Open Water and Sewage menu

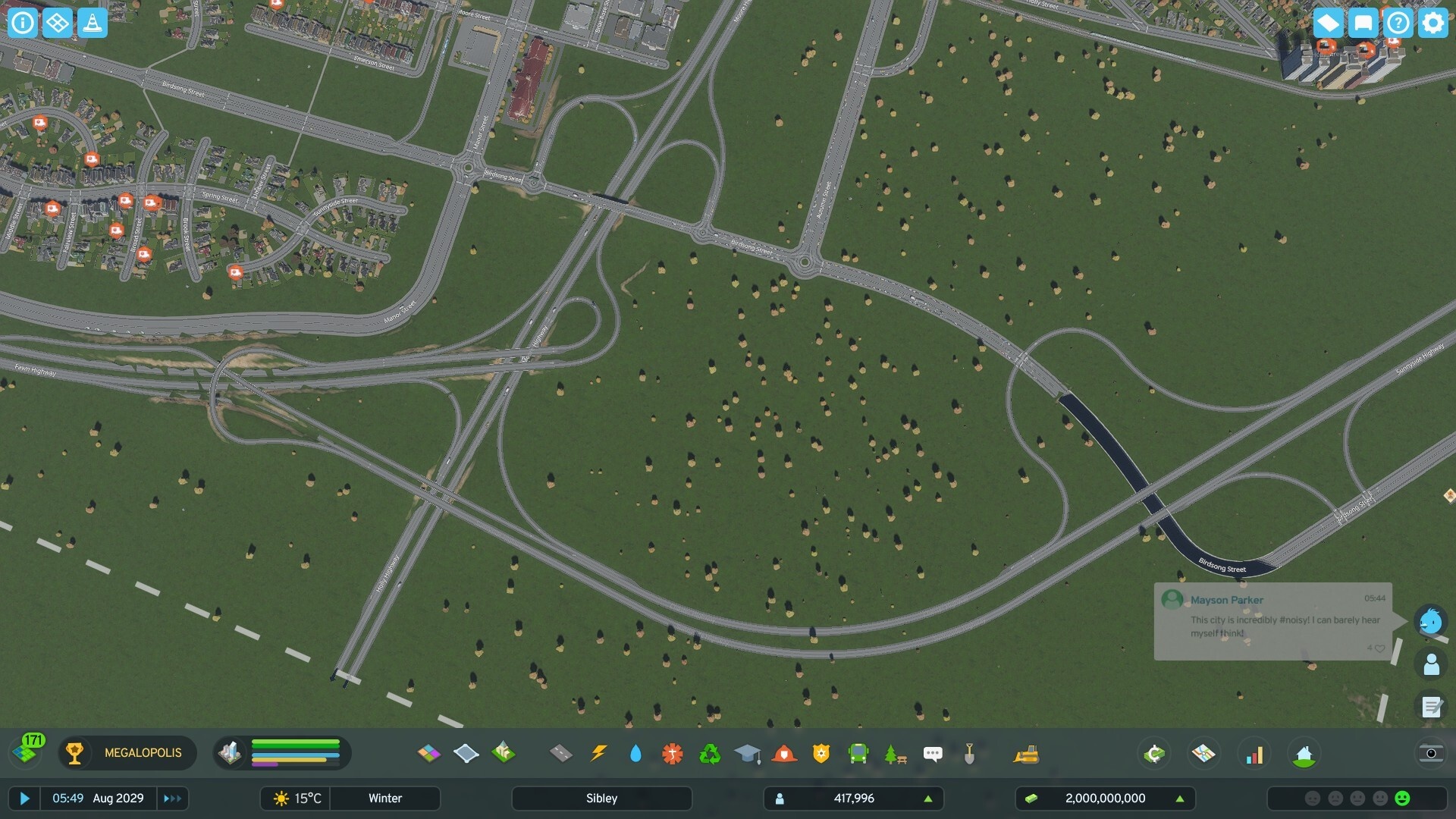tap(635, 753)
